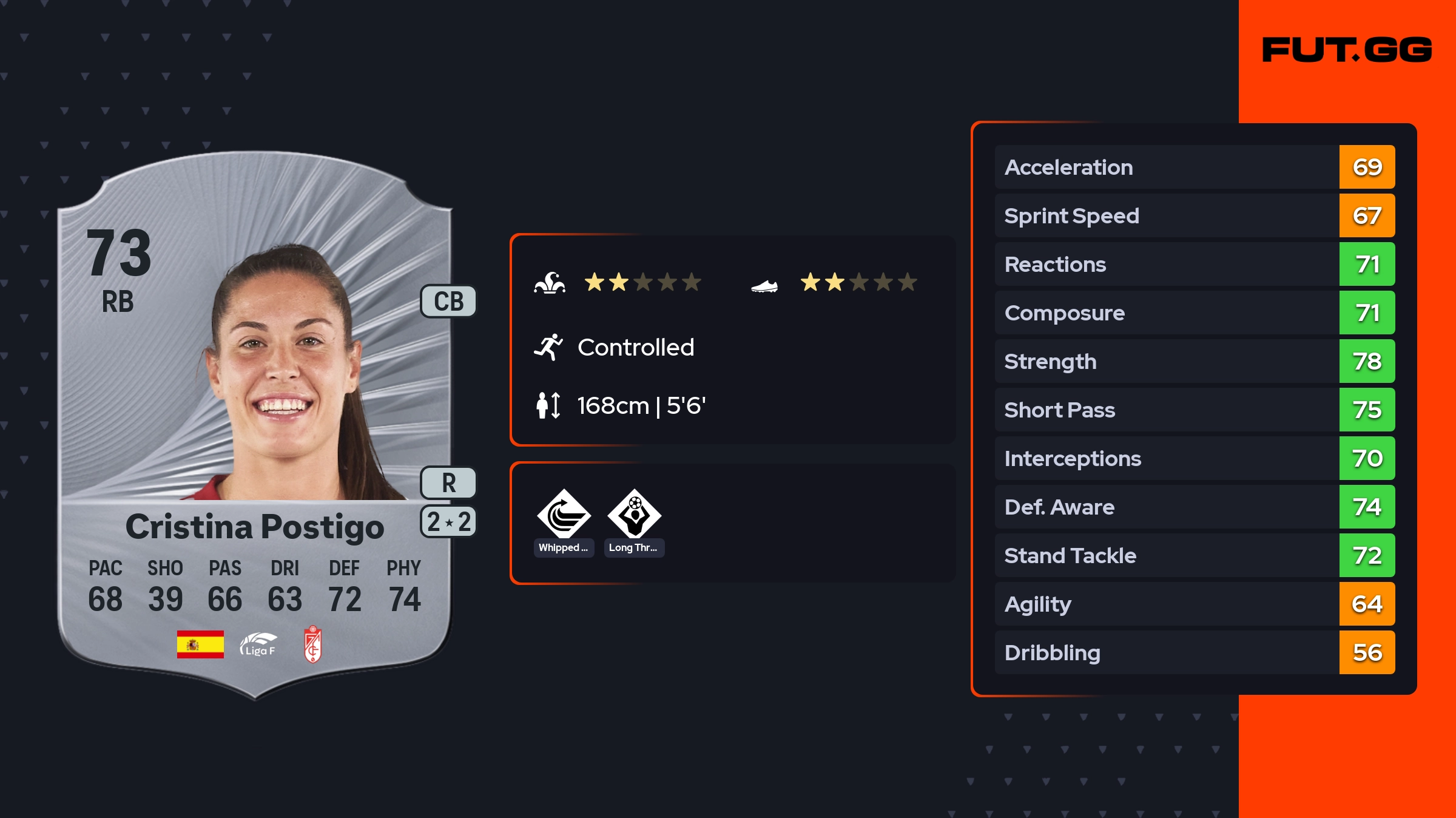Viewport: 1456px width, 818px height.
Task: Select the Interceptions stat row
Action: pyautogui.click(x=1194, y=458)
